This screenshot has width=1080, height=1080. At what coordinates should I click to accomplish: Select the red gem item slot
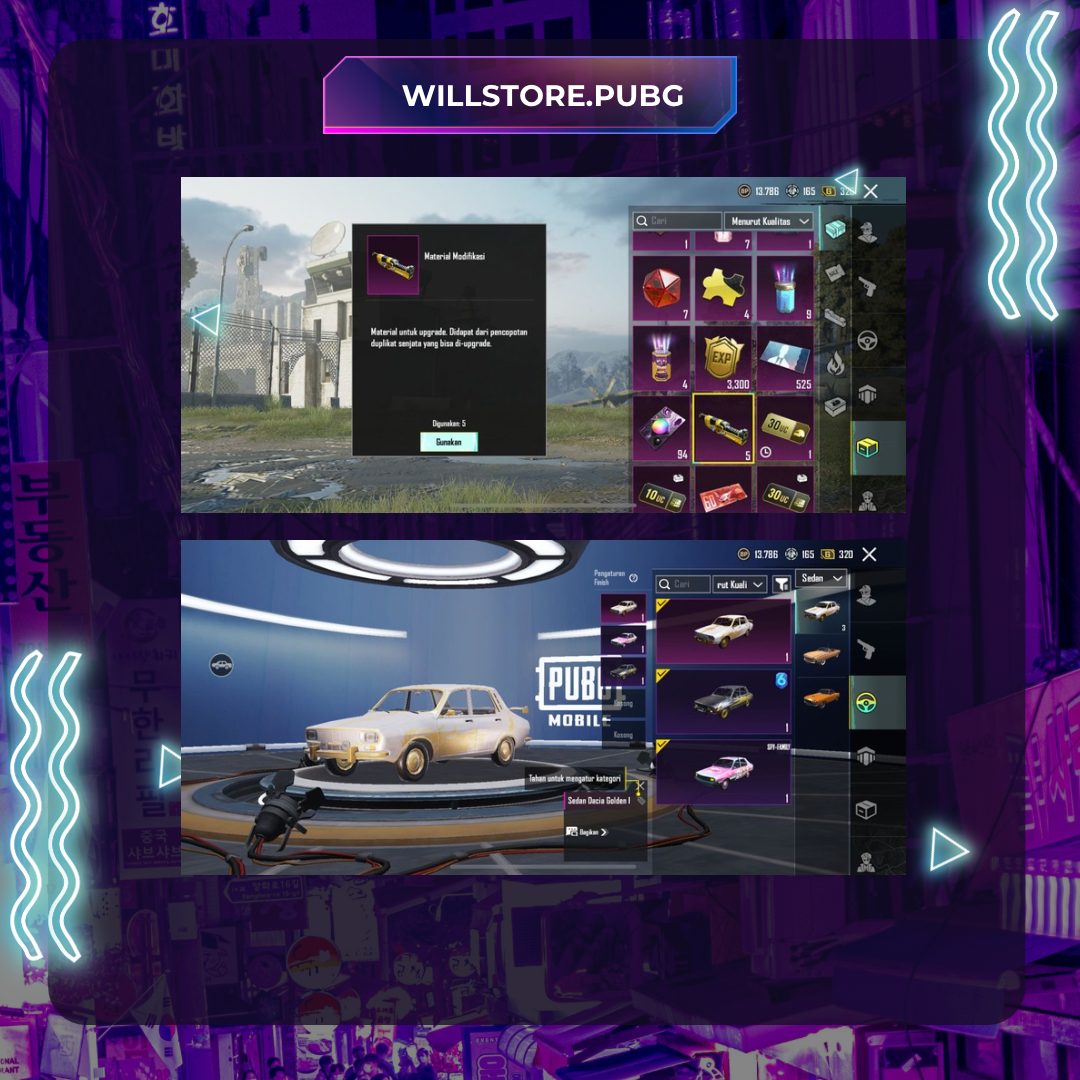[x=662, y=288]
